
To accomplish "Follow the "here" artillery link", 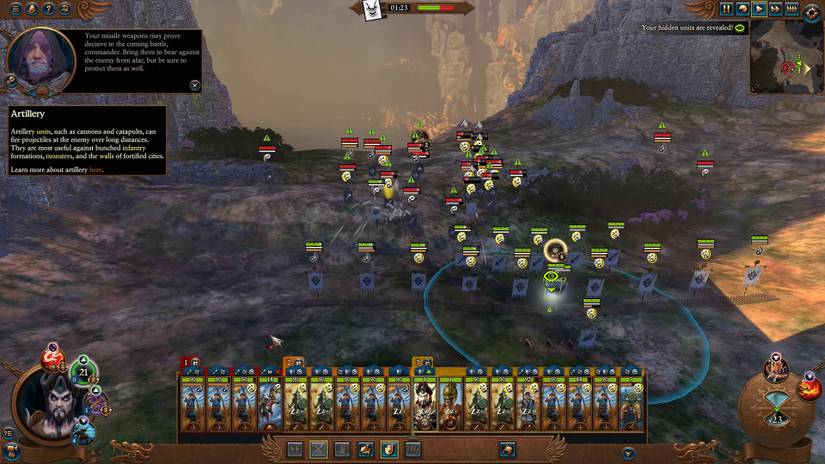I will pyautogui.click(x=96, y=170).
